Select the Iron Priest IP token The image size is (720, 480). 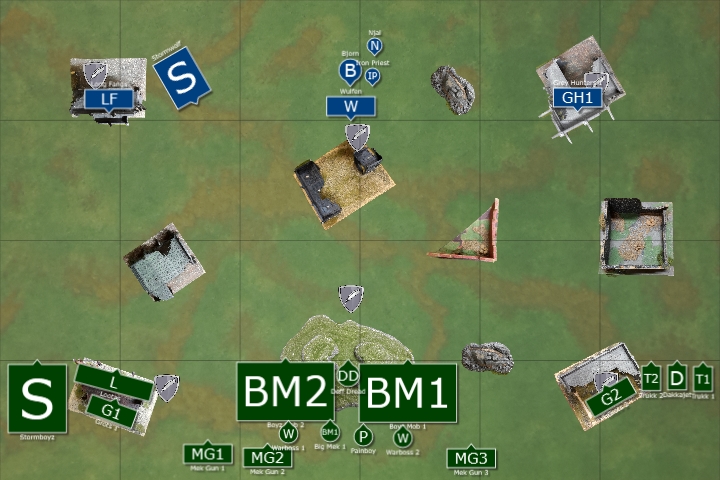(372, 76)
